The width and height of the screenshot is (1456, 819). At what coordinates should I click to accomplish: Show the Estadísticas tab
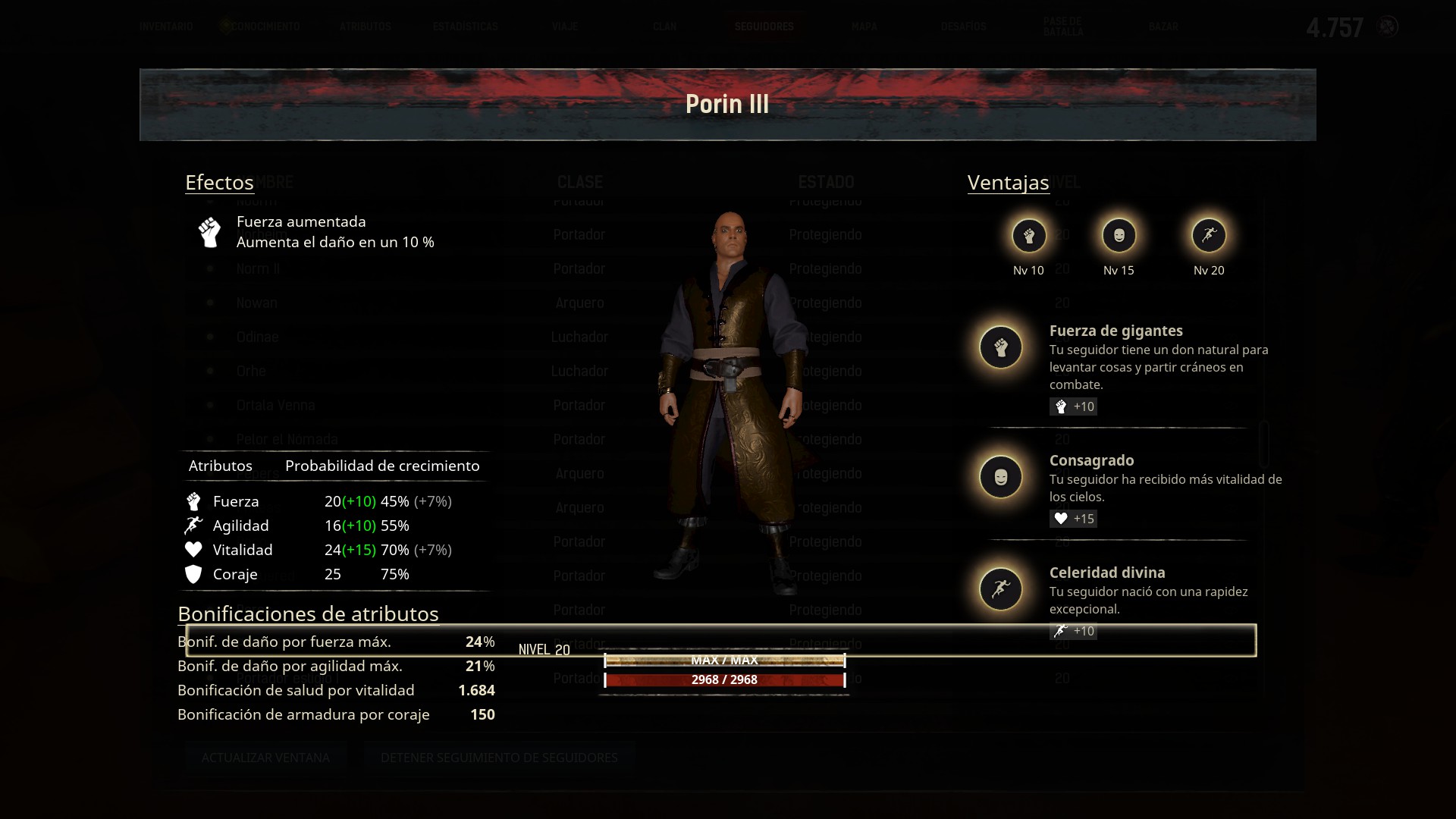[465, 27]
